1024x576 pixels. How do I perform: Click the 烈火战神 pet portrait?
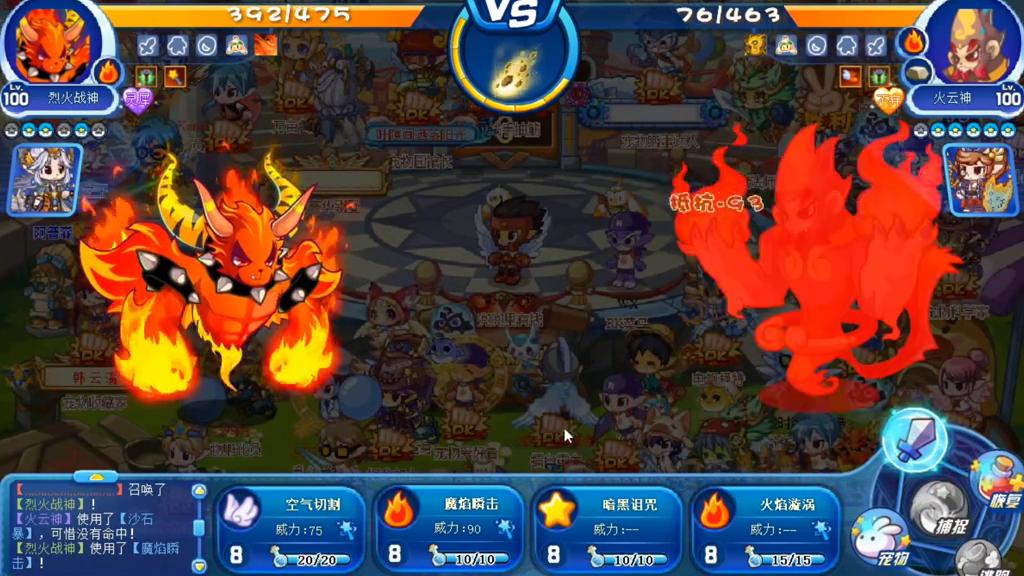(52, 46)
